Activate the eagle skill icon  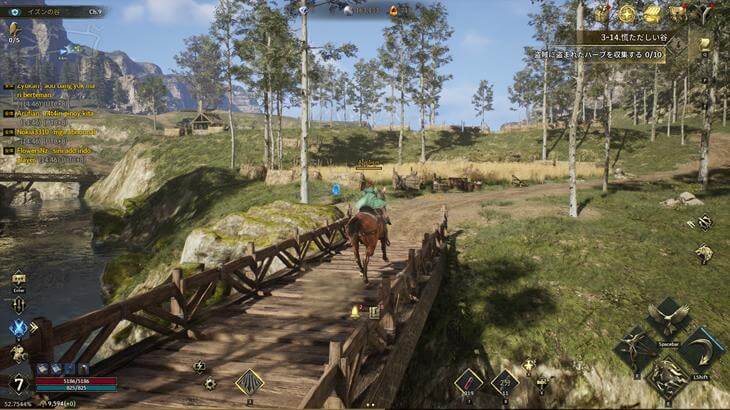pos(667,319)
